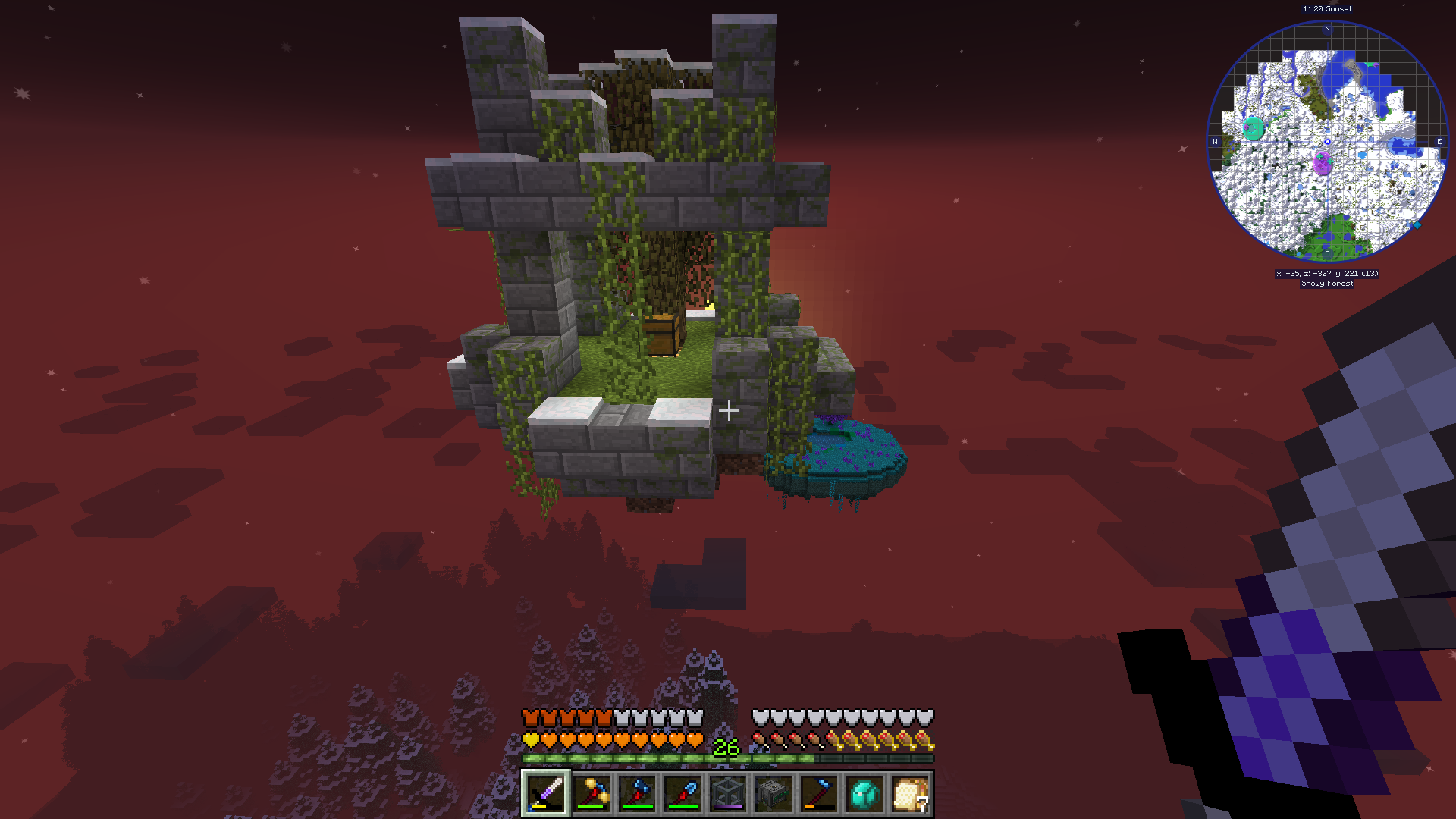
Task: Choose the blue-headed axe in hotbar
Action: coord(637,794)
